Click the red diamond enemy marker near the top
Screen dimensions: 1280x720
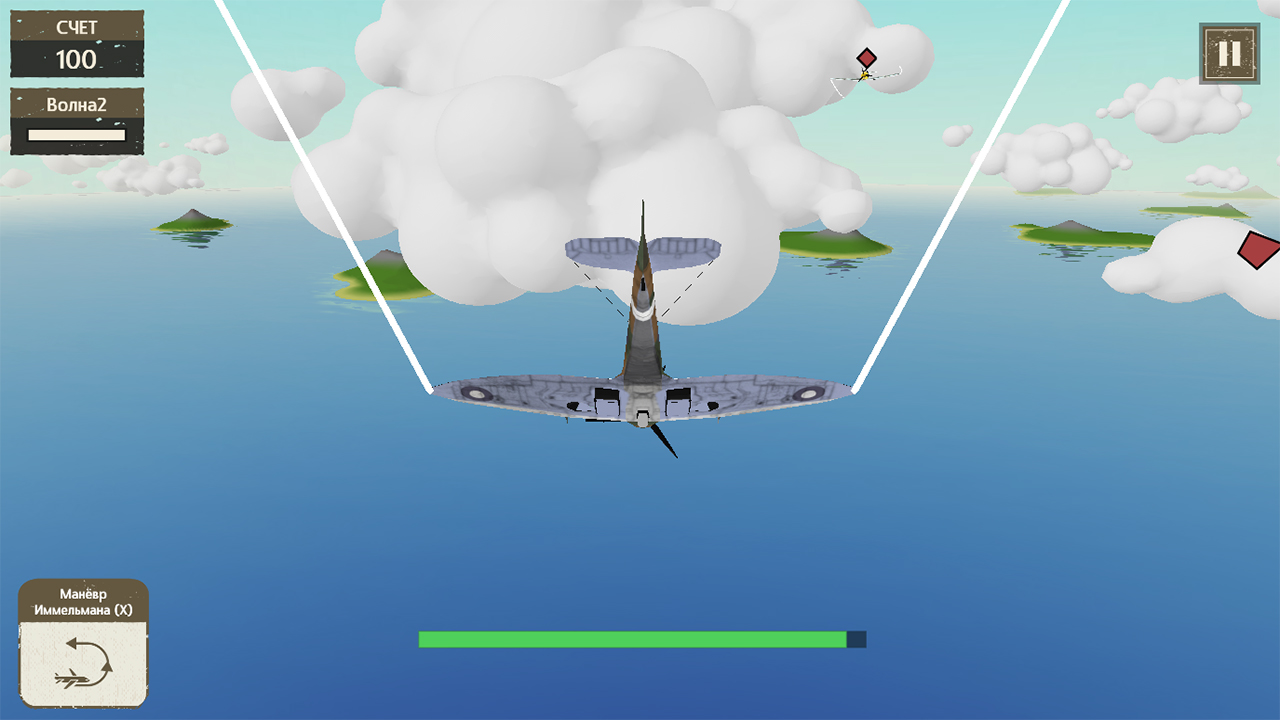tap(866, 58)
